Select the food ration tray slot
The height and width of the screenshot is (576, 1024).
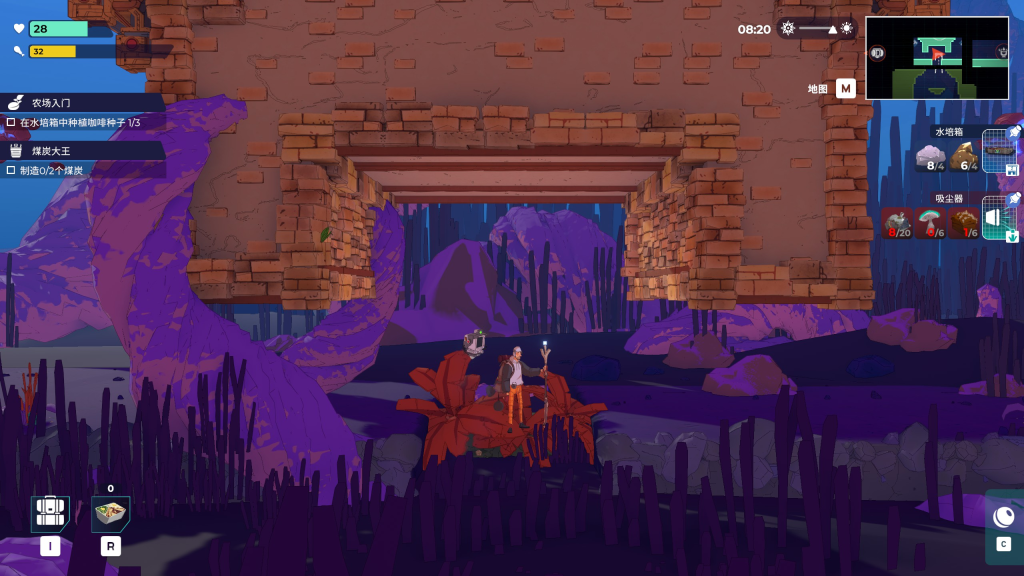(x=110, y=514)
